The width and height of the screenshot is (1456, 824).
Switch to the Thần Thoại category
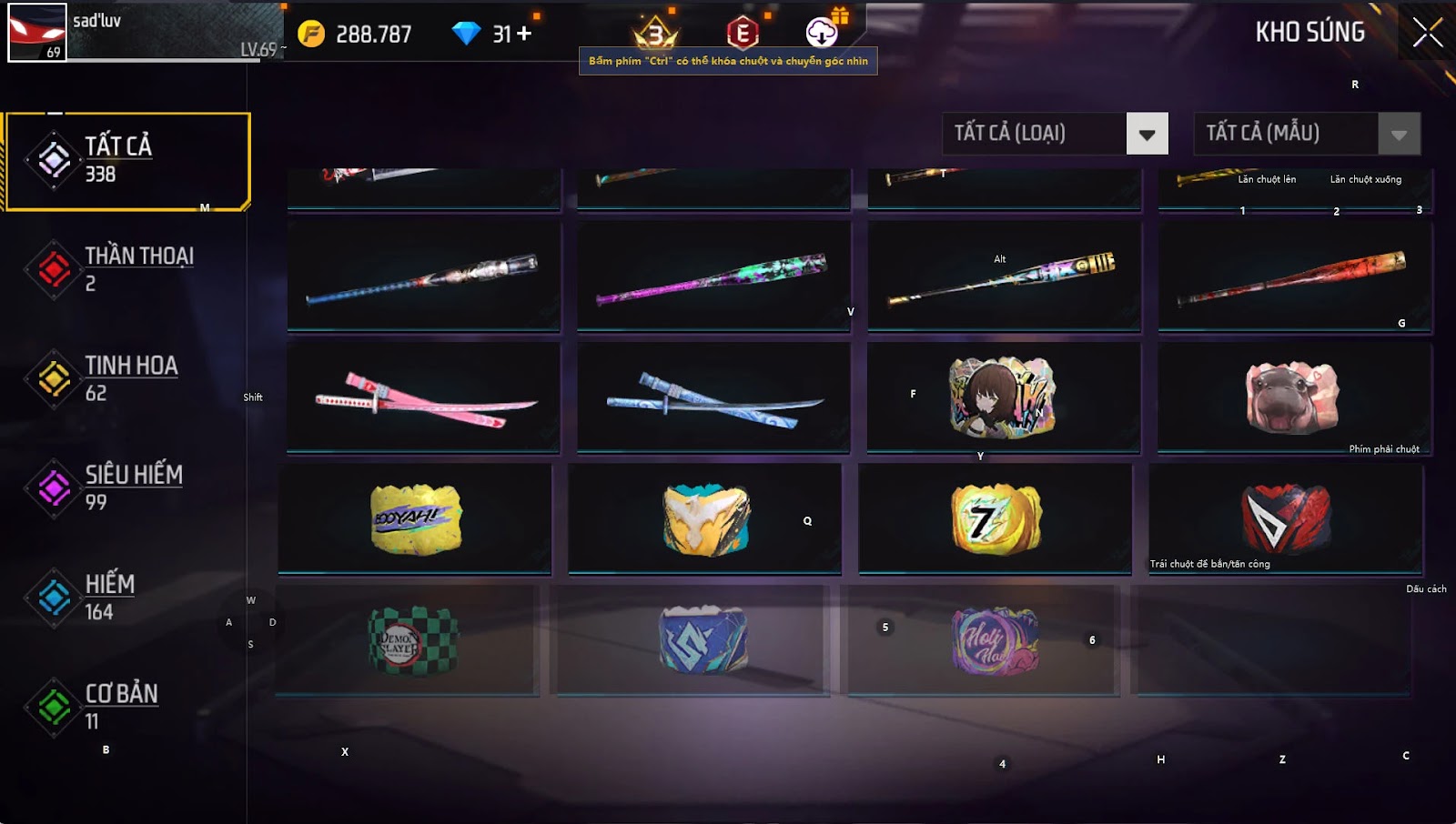point(127,269)
